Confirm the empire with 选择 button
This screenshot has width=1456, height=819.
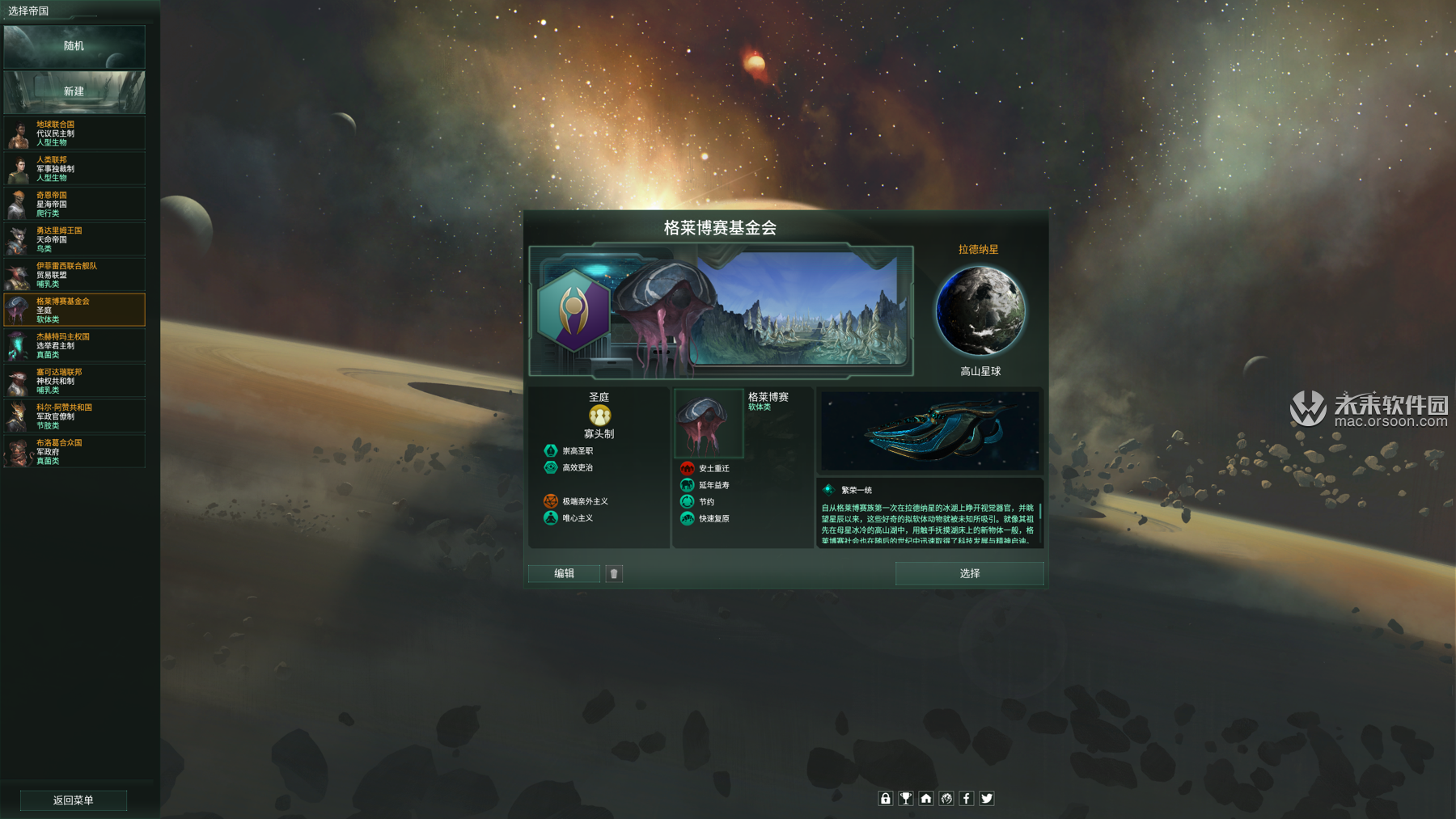[x=969, y=573]
